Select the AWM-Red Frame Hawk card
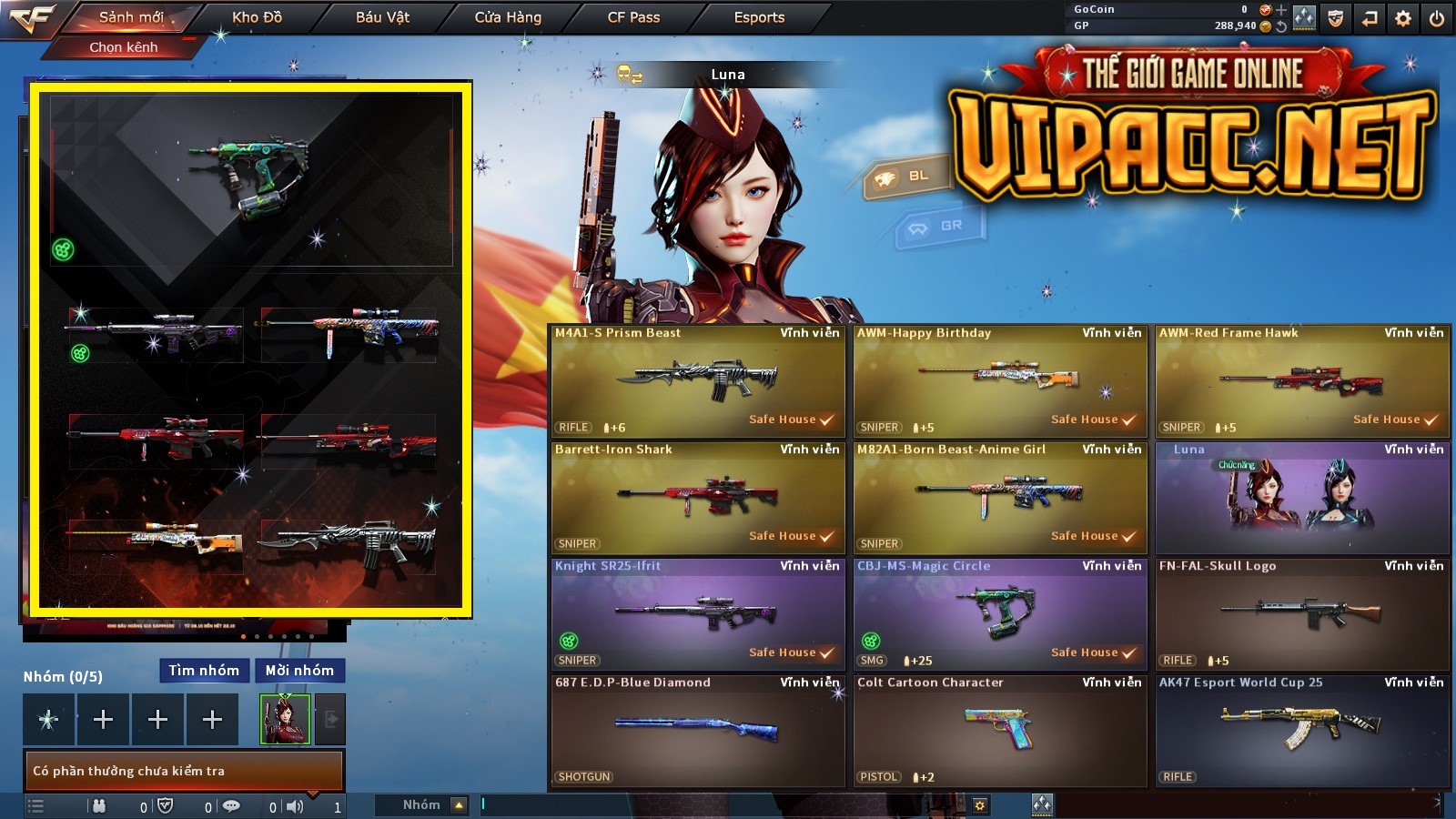 (1302, 381)
